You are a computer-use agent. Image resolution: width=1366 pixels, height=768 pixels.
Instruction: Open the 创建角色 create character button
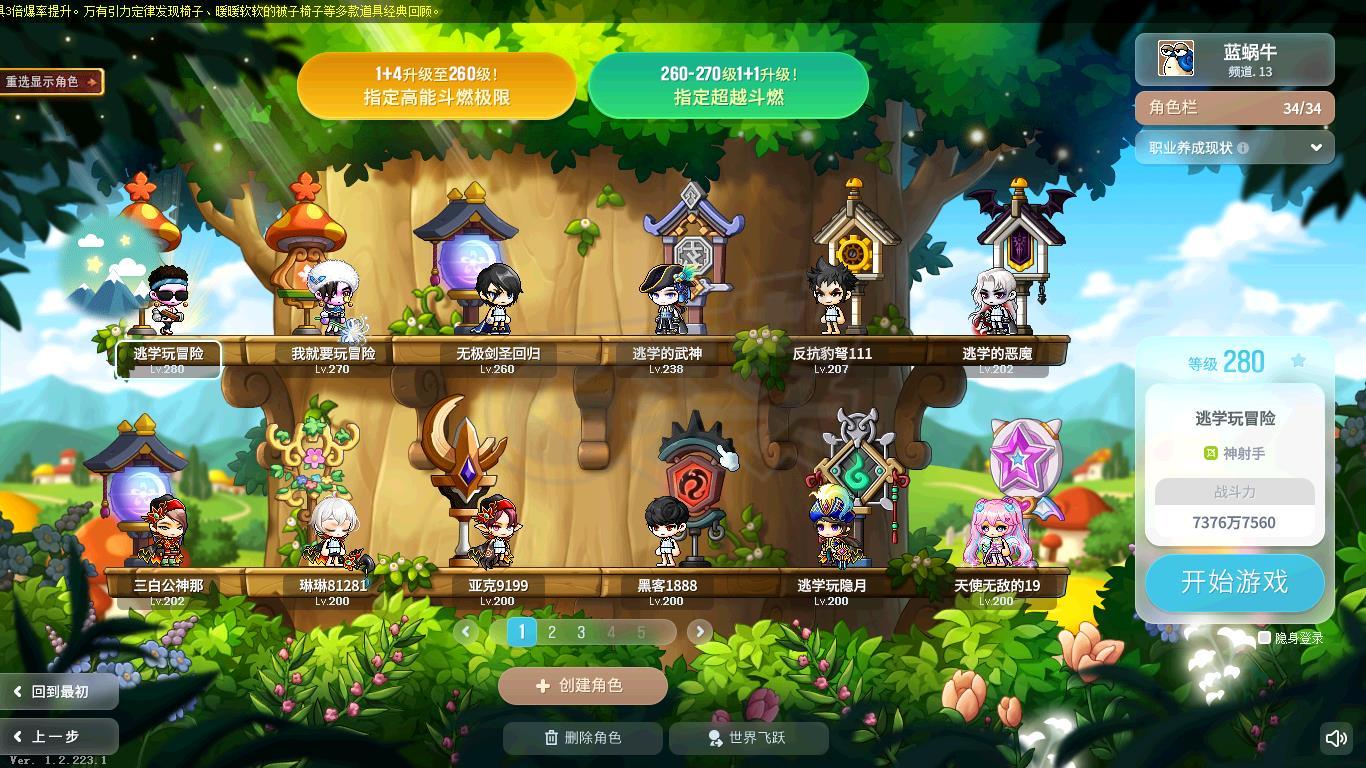582,686
